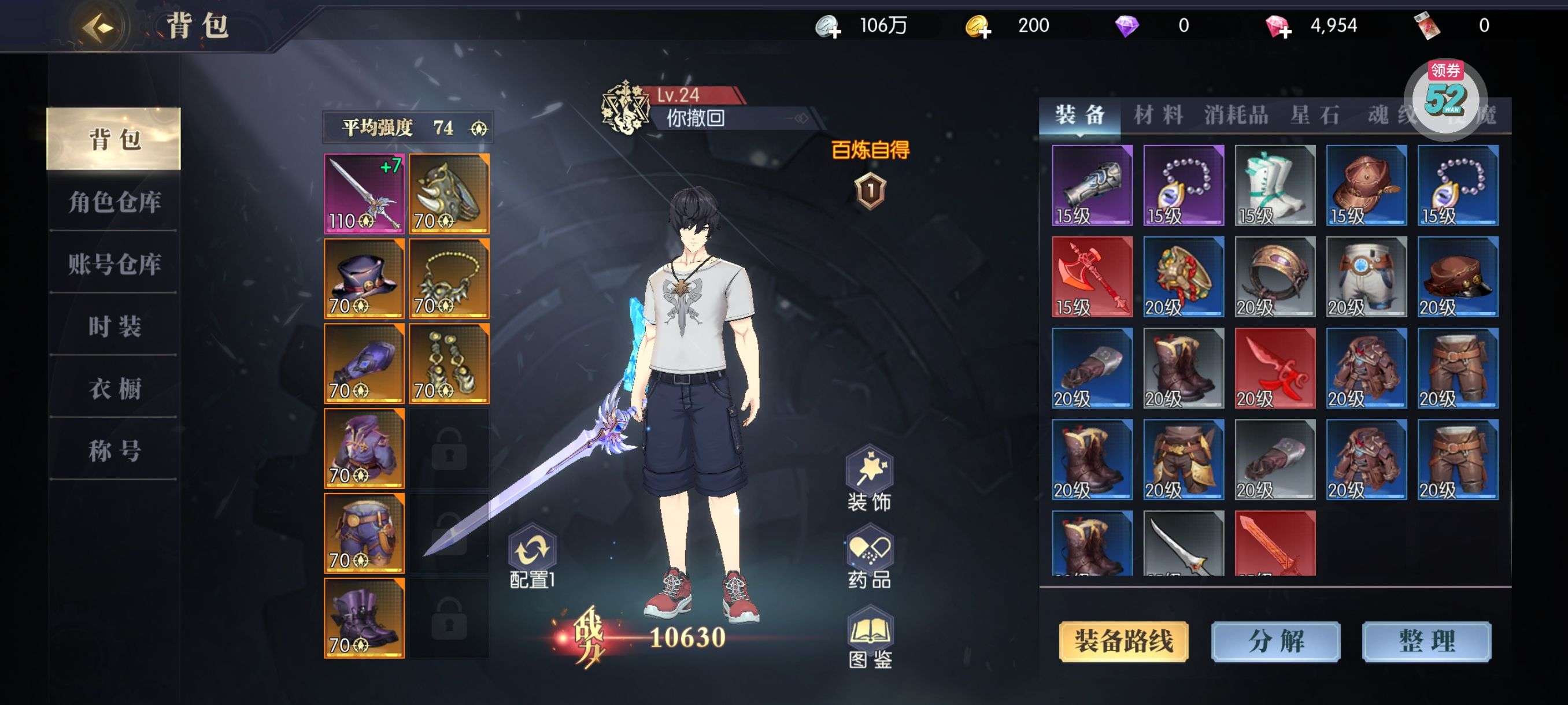Open the 角色仓库 character storage menu

[114, 202]
